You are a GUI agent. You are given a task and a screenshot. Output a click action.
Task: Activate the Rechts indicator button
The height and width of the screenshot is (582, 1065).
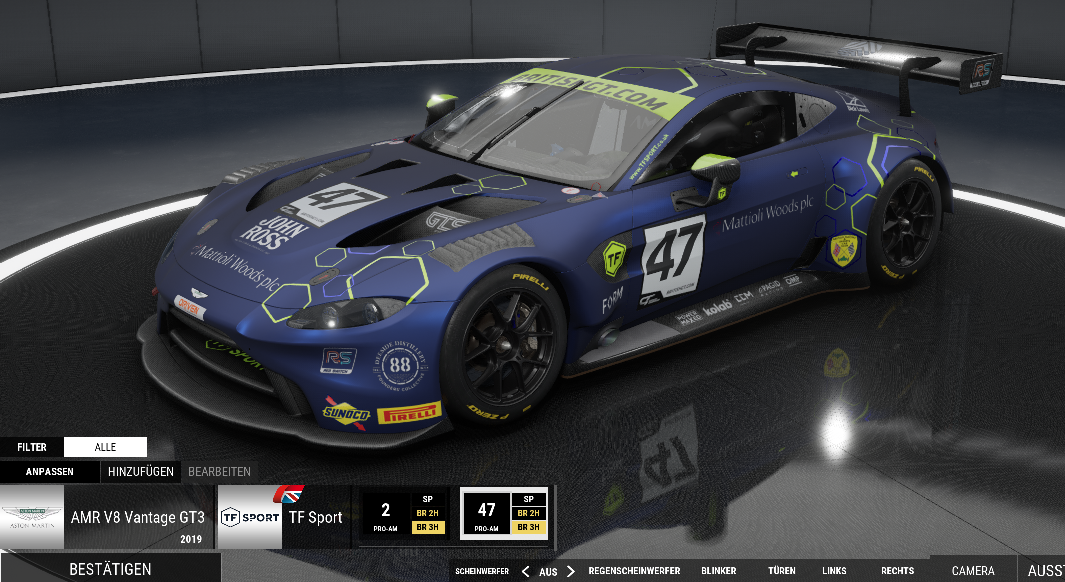pos(897,571)
